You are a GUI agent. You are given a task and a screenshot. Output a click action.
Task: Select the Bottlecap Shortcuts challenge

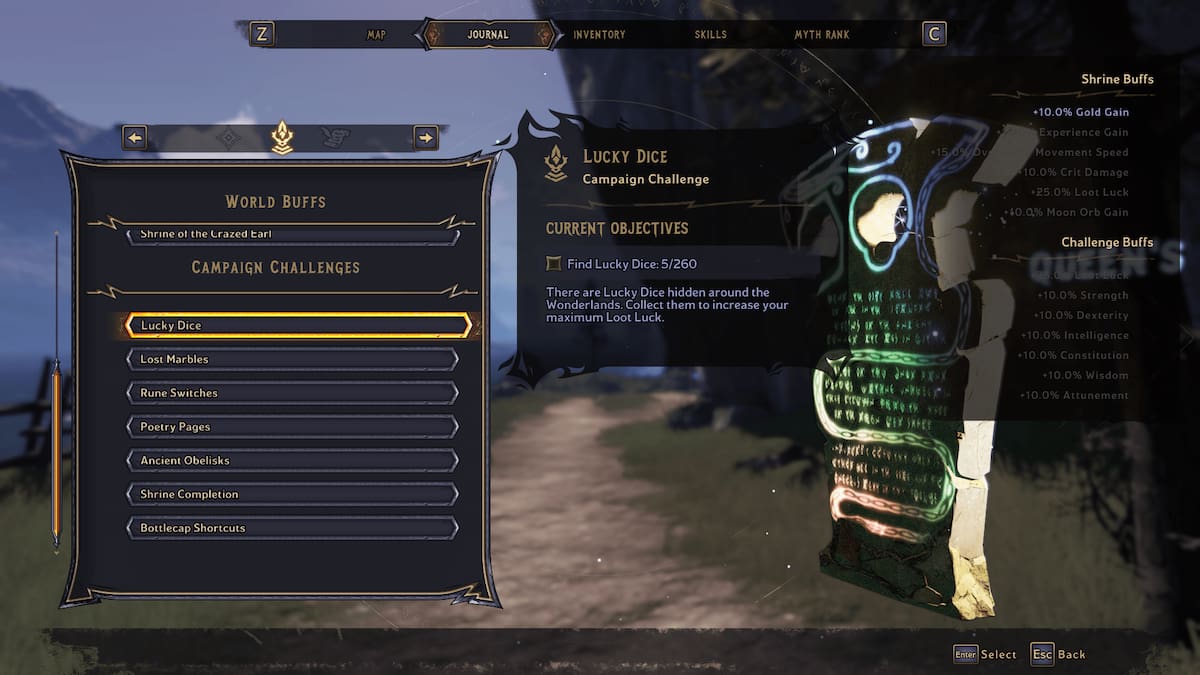tap(292, 529)
